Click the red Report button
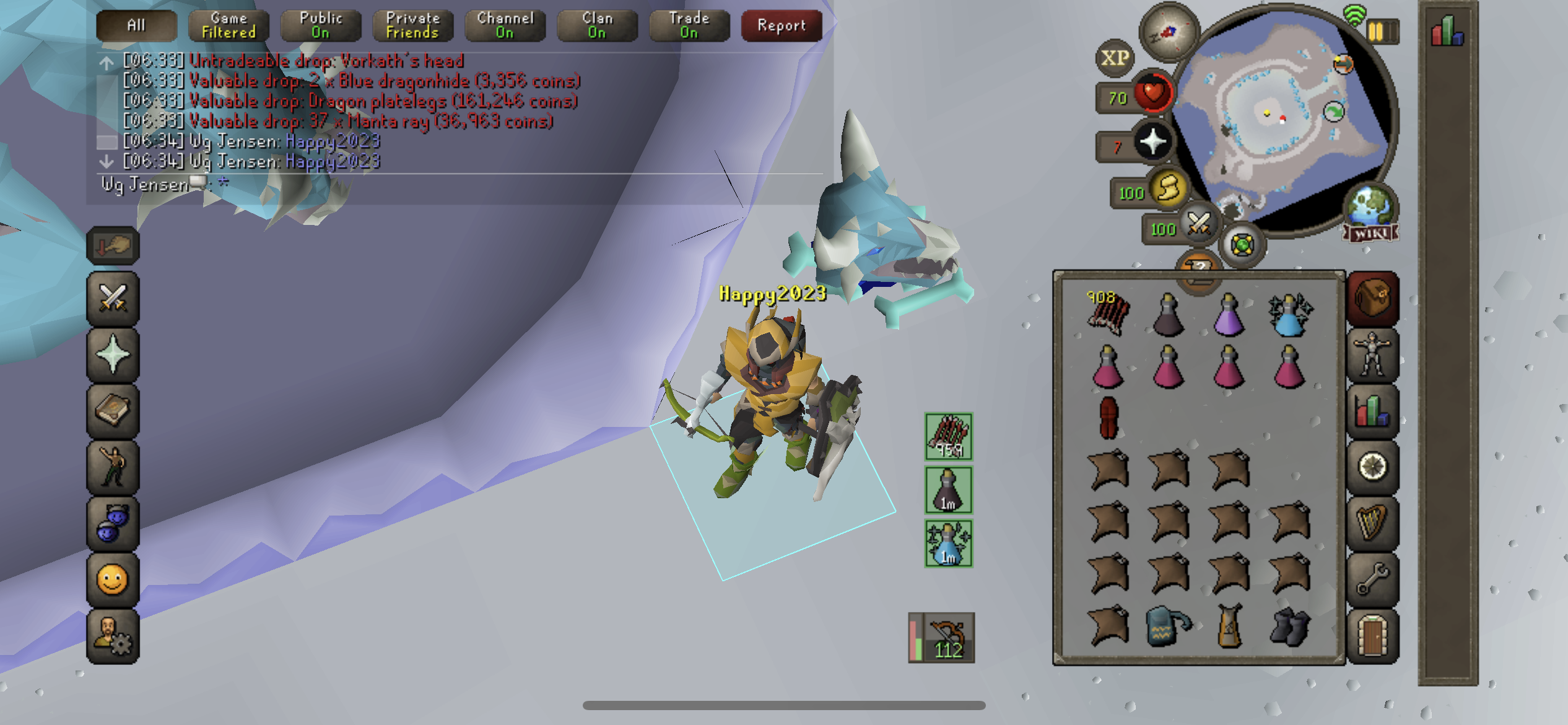Image resolution: width=1568 pixels, height=725 pixels. tap(782, 25)
